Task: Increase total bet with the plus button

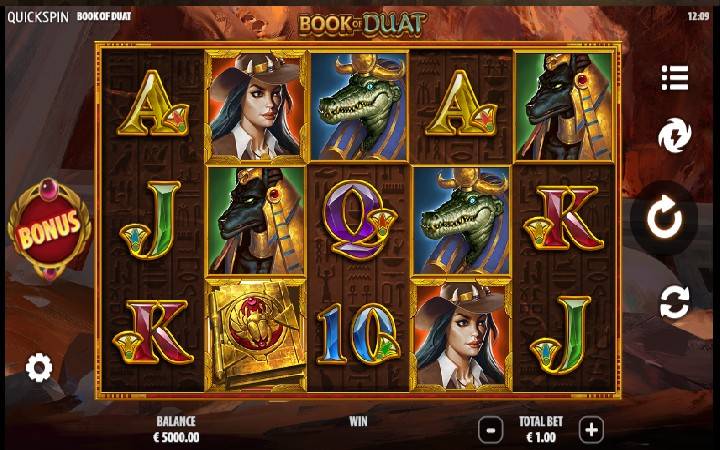Action: point(591,430)
